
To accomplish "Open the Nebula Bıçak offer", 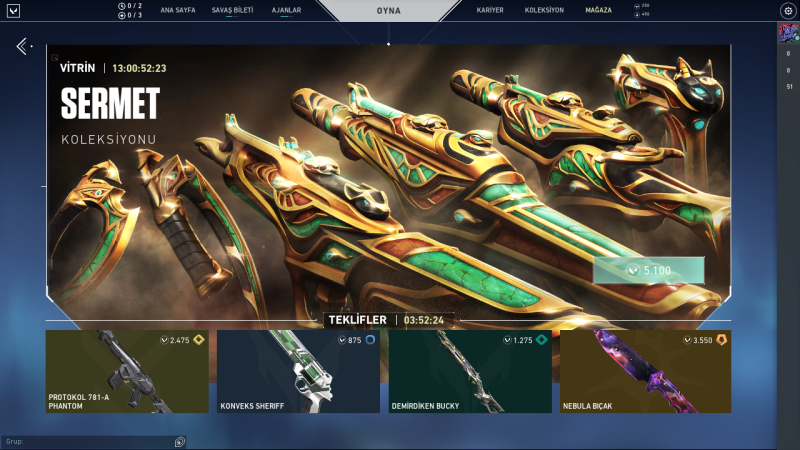I will (645, 371).
